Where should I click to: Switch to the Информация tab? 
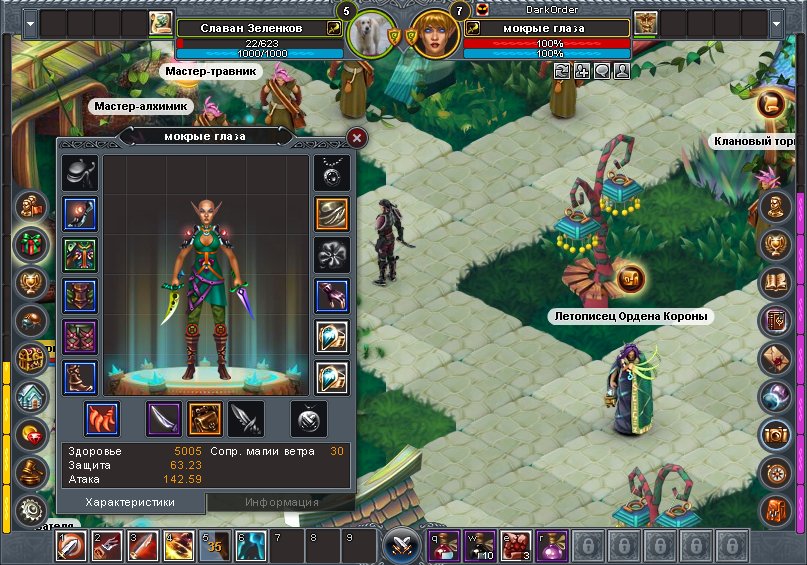(x=282, y=502)
